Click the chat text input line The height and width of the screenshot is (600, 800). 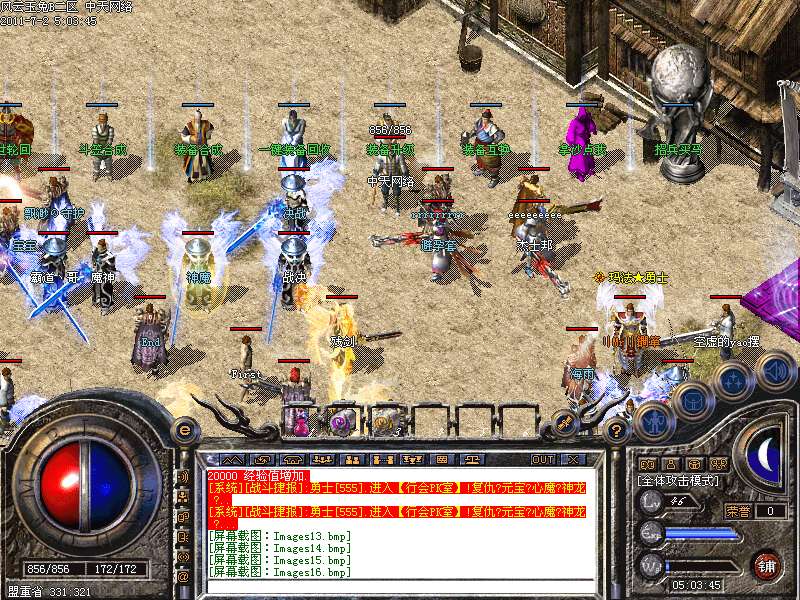tap(400, 586)
